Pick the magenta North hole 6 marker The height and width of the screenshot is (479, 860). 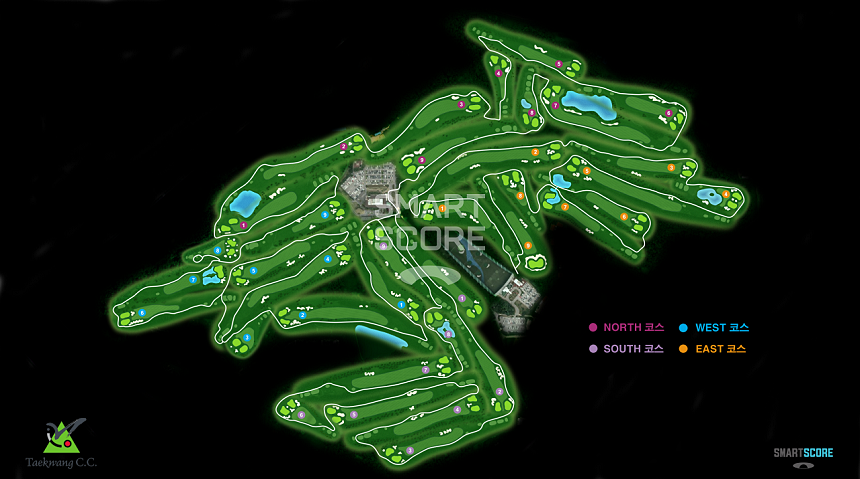tap(669, 113)
